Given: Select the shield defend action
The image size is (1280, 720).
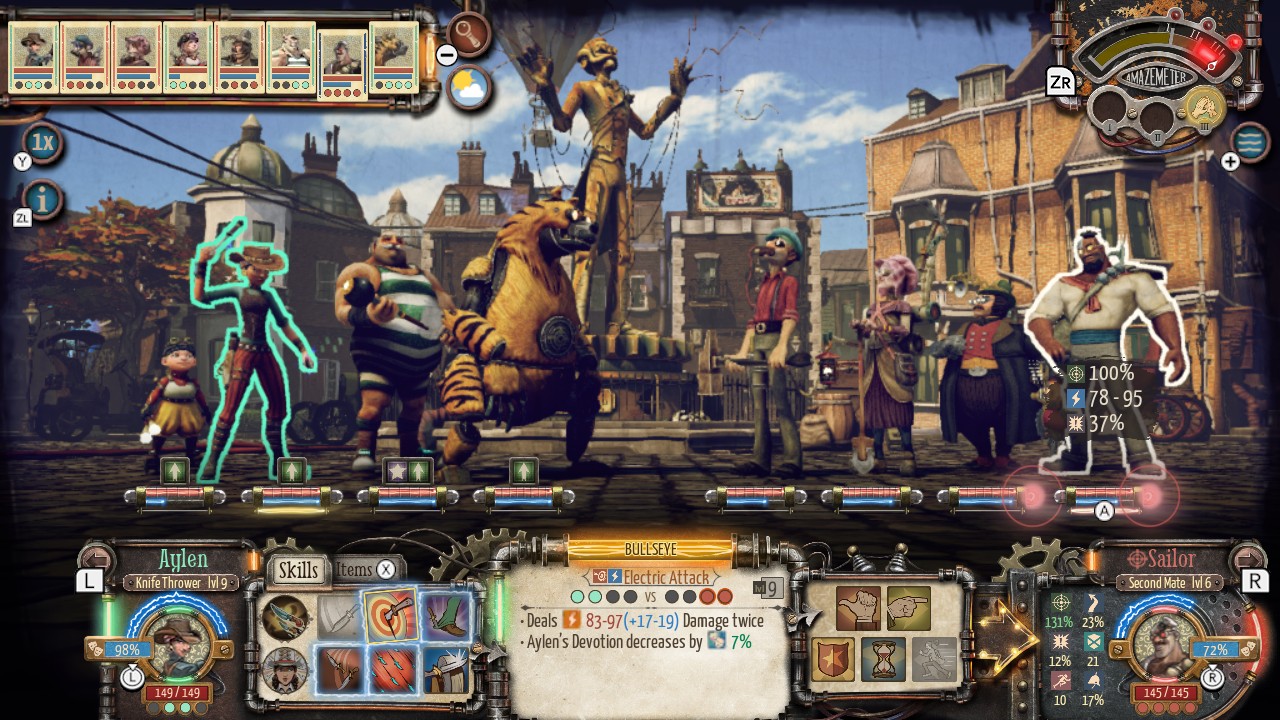Looking at the screenshot, I should click(x=833, y=659).
